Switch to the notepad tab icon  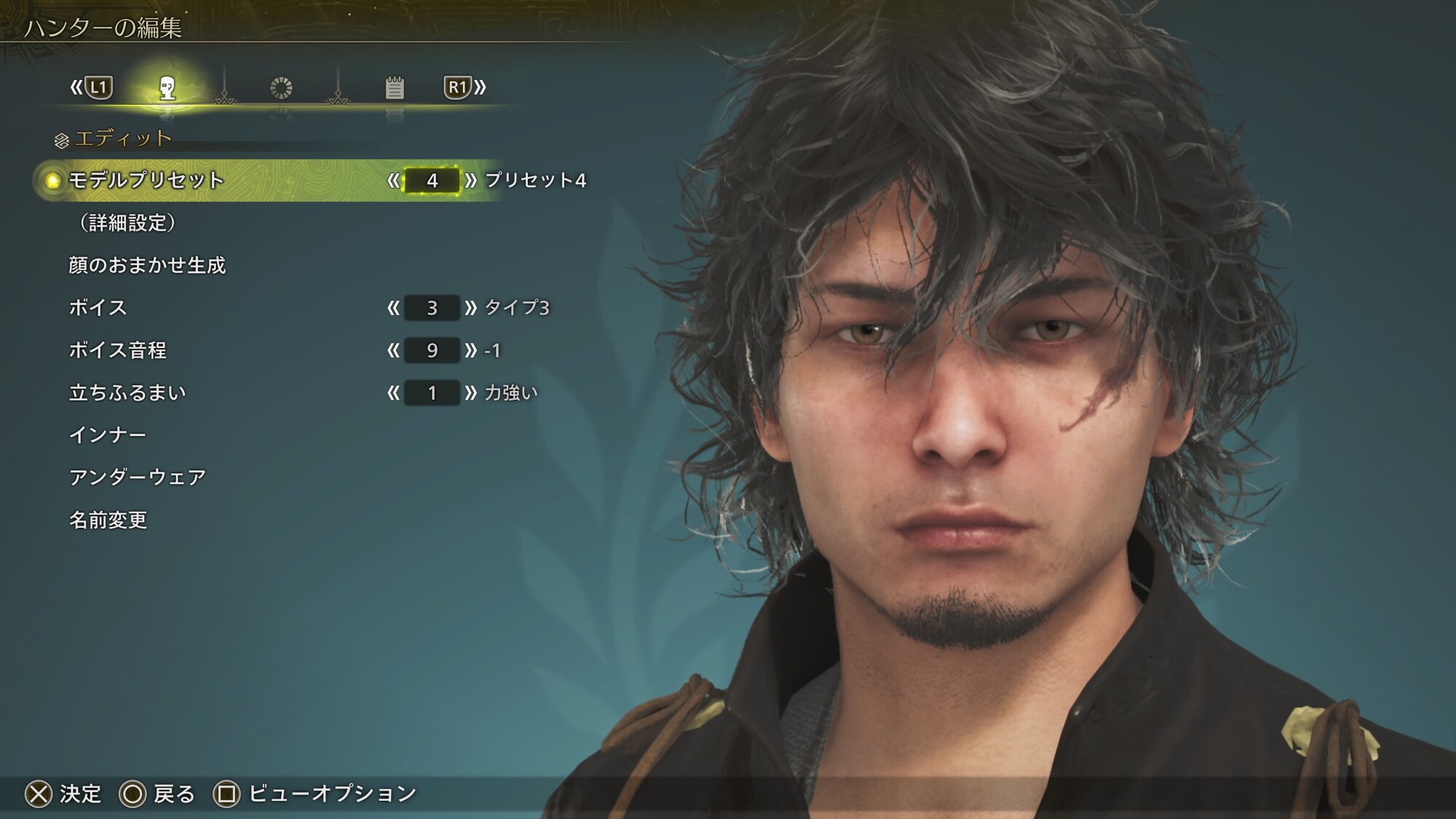pyautogui.click(x=395, y=88)
